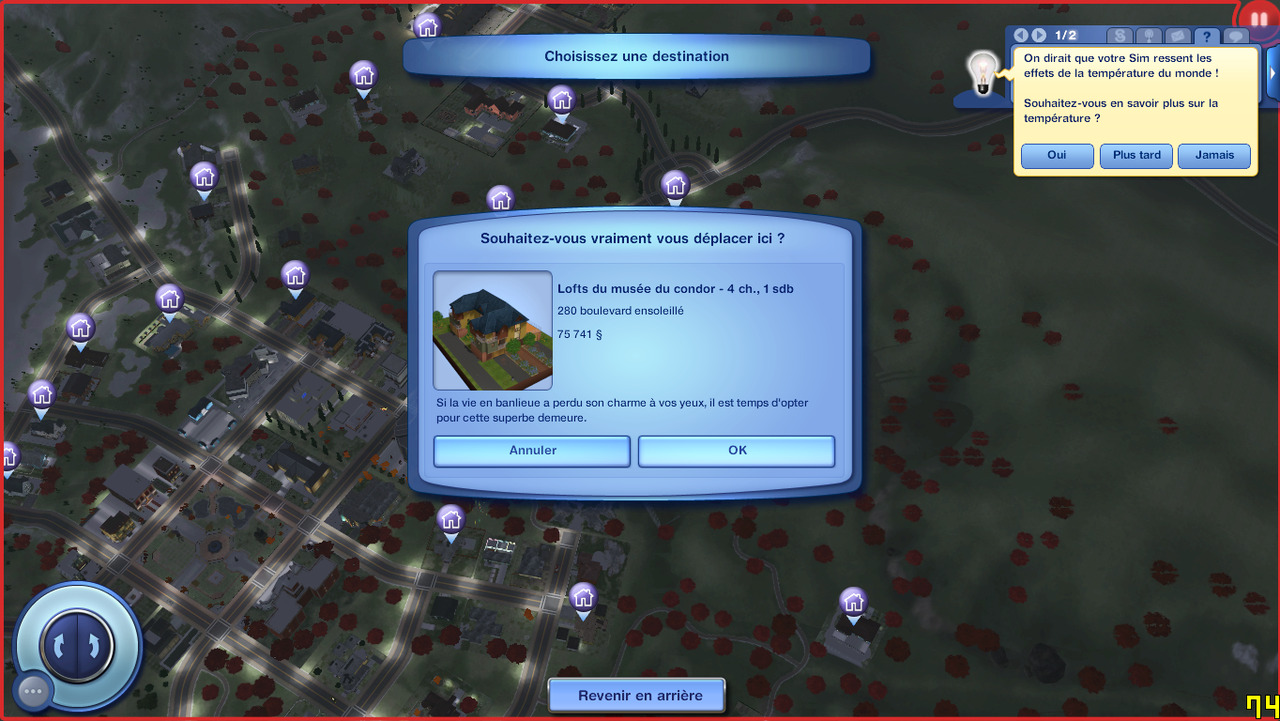
Task: Click the Lofts du musée house thumbnail
Action: (492, 330)
